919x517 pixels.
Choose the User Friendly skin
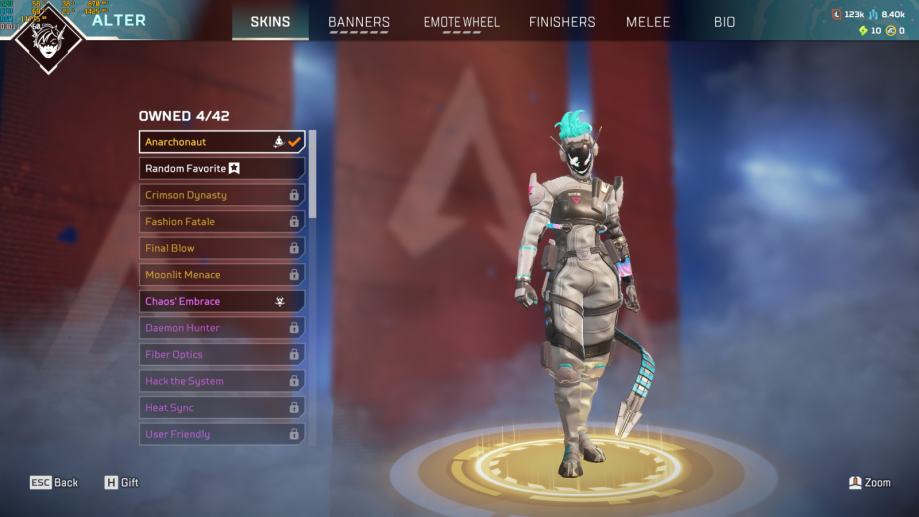coord(222,434)
